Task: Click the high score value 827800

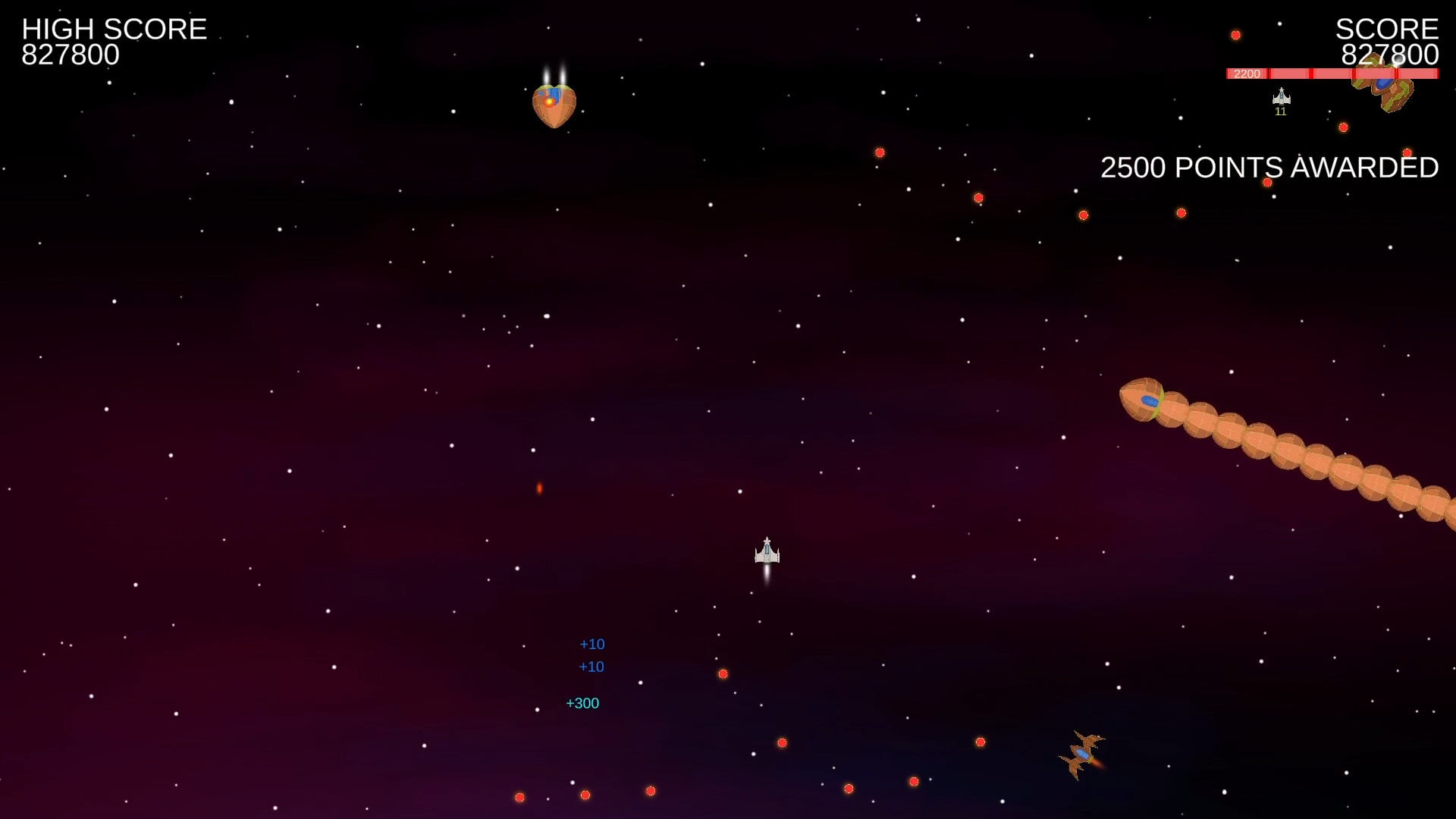Action: tap(70, 55)
